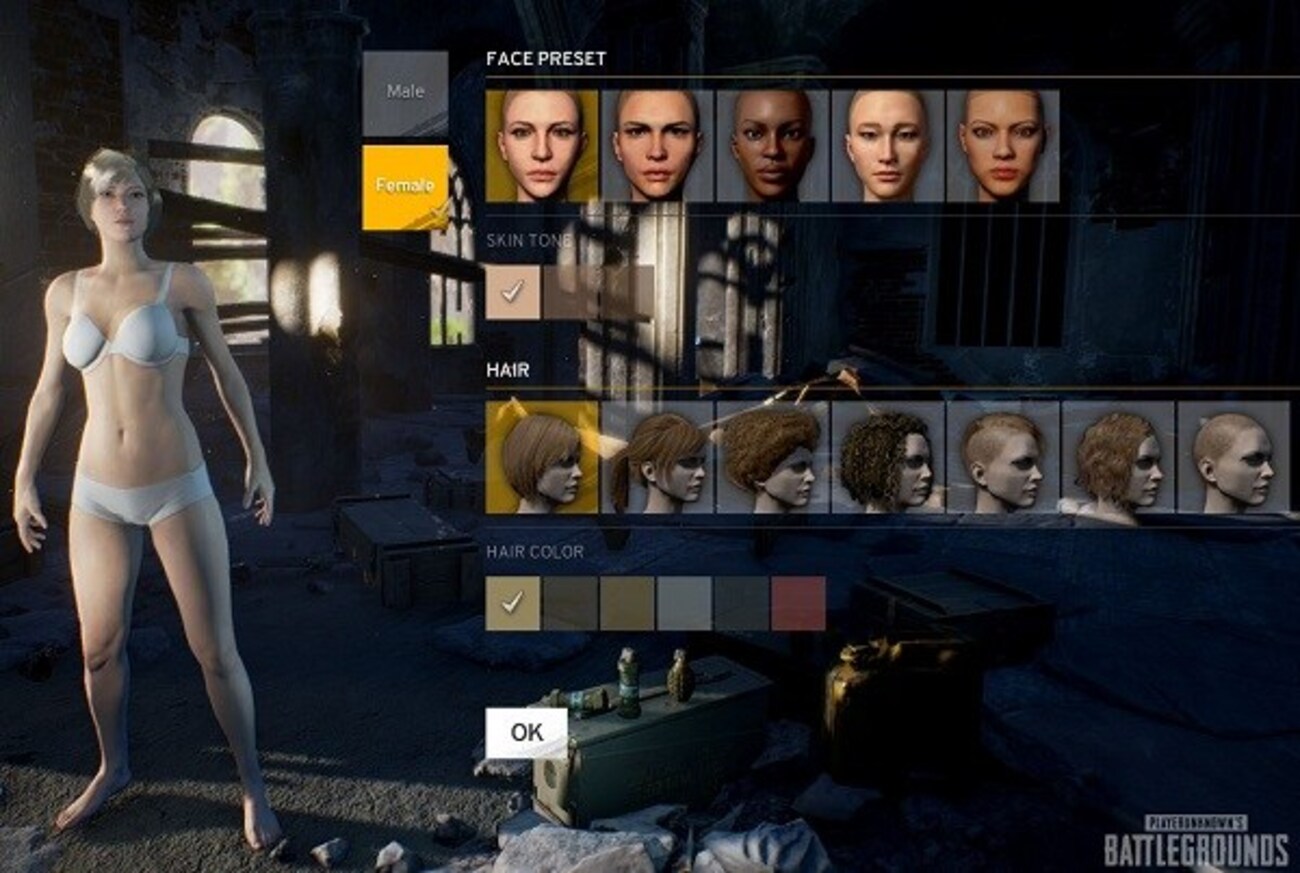Select the afro hairstyle
1300x873 pixels.
pyautogui.click(x=771, y=457)
